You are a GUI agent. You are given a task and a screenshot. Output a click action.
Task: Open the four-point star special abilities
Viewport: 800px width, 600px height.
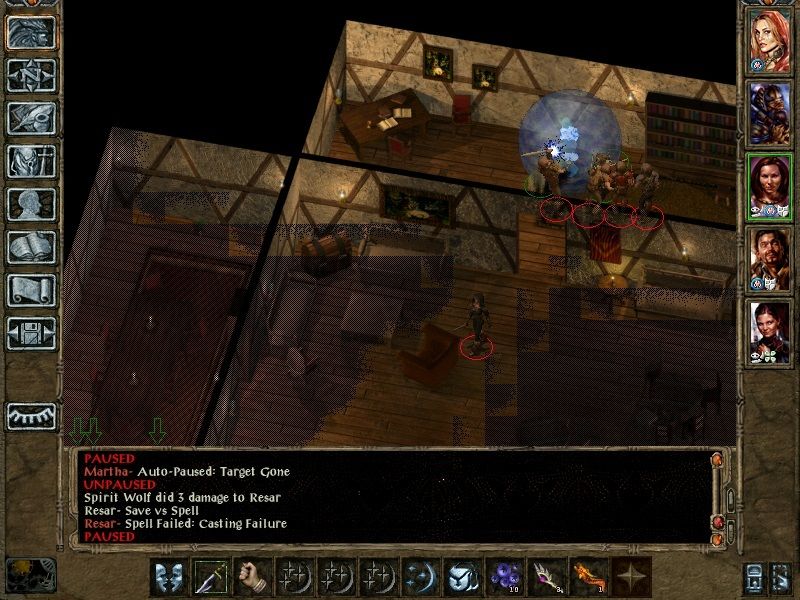(x=629, y=579)
